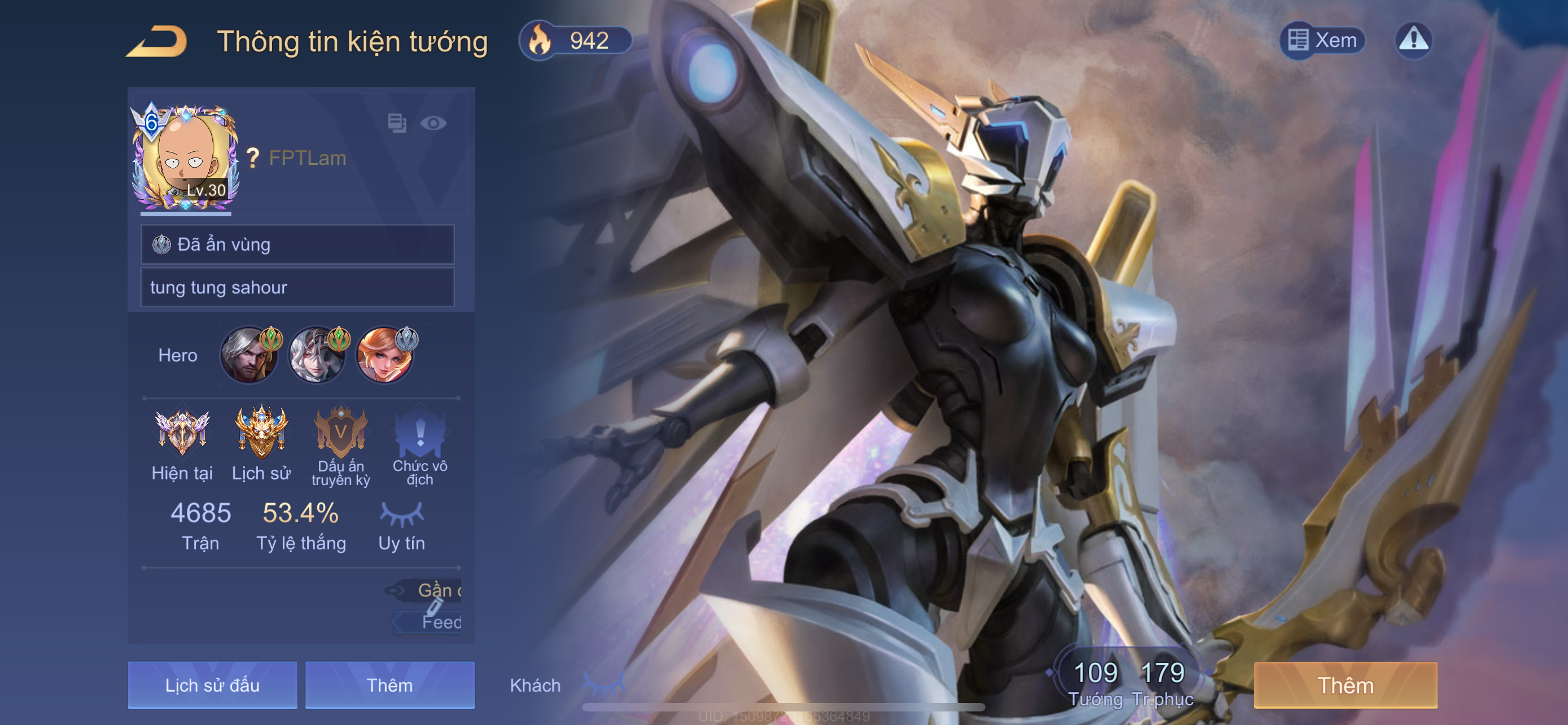Tap the flame popularity counter 942
This screenshot has height=725, width=1568.
point(575,41)
